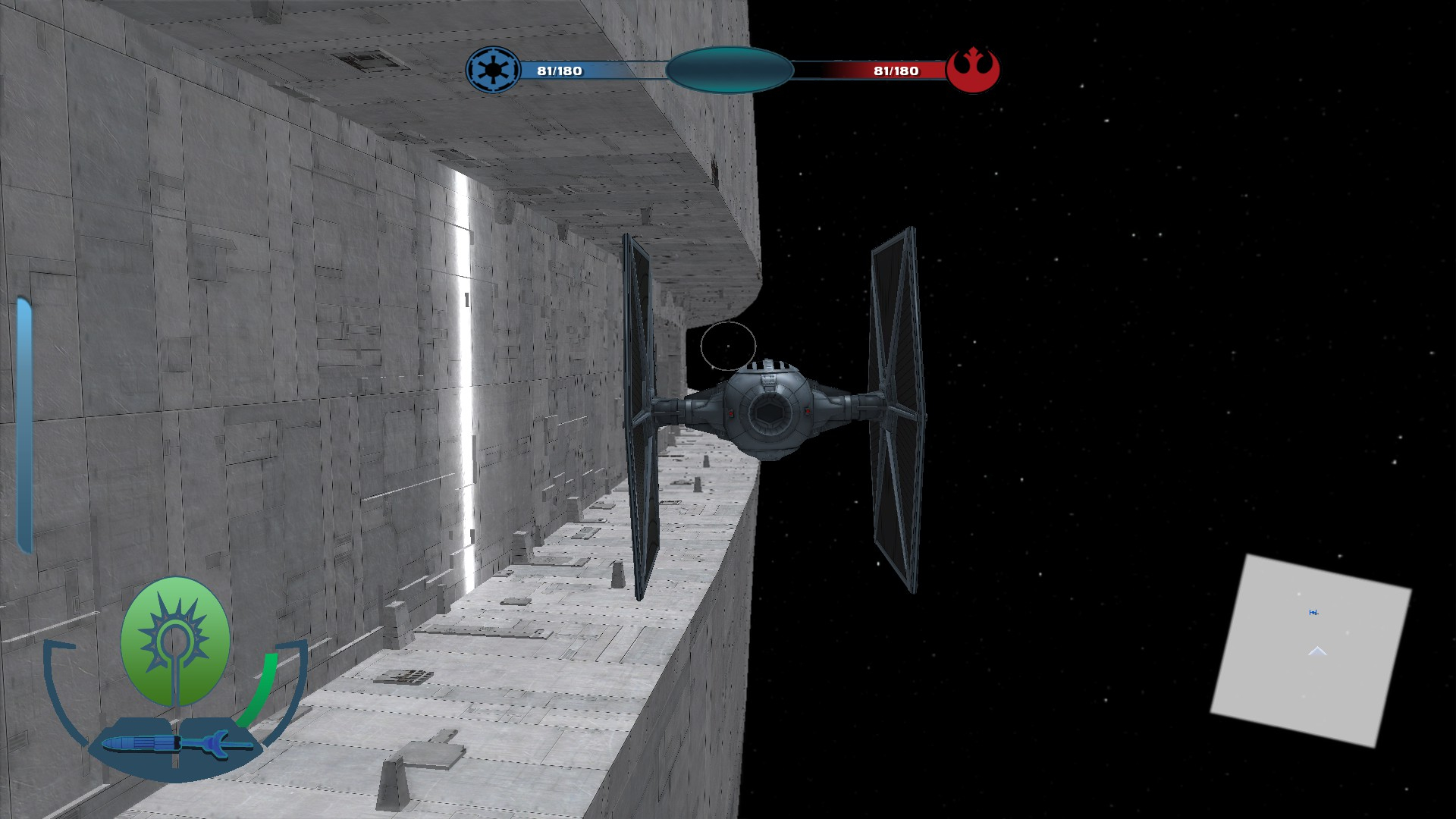Click the blue weapon icon
This screenshot has height=819, width=1456.
pos(176,743)
